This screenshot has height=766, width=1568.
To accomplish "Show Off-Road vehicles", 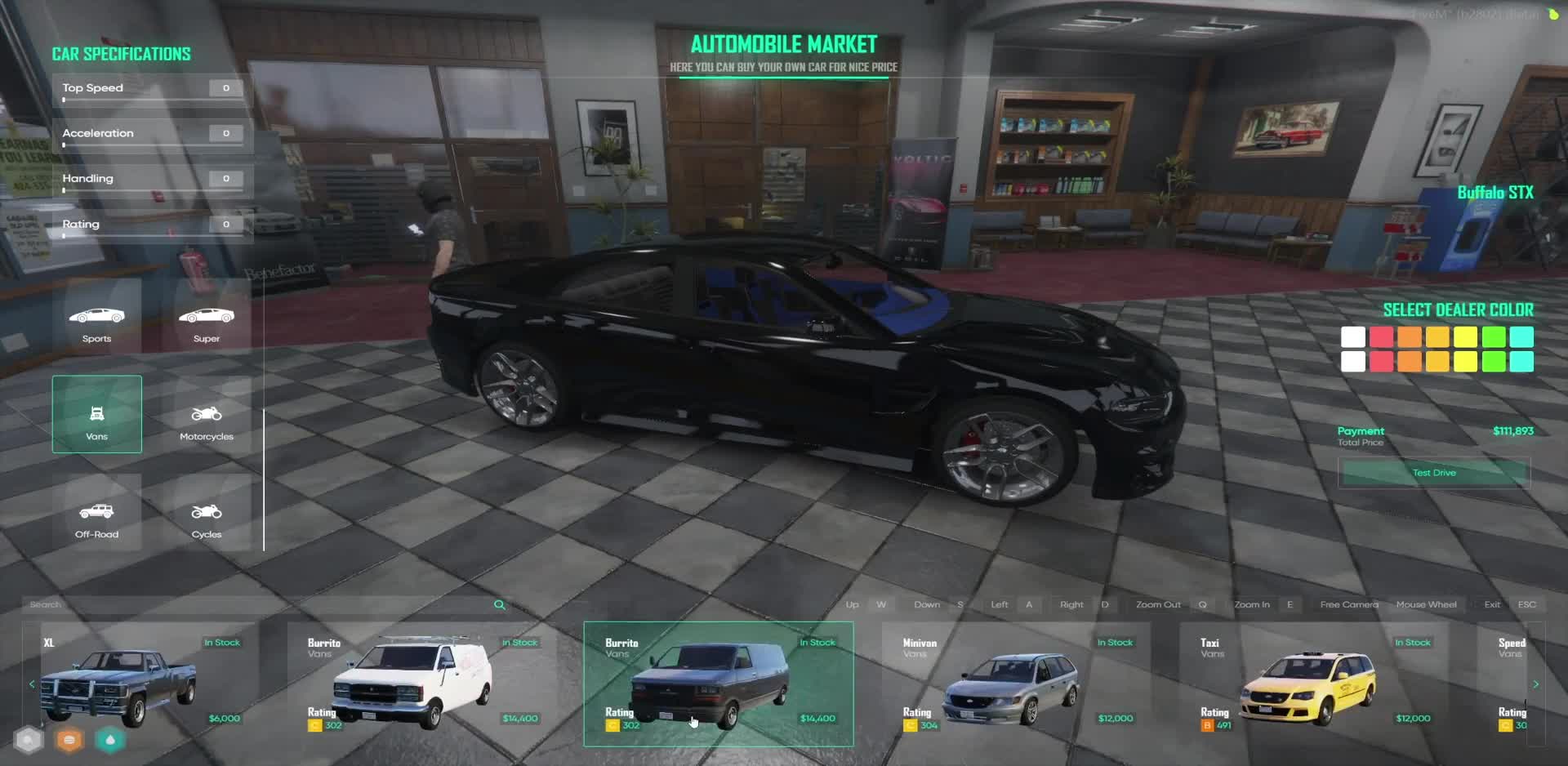I will (x=96, y=514).
